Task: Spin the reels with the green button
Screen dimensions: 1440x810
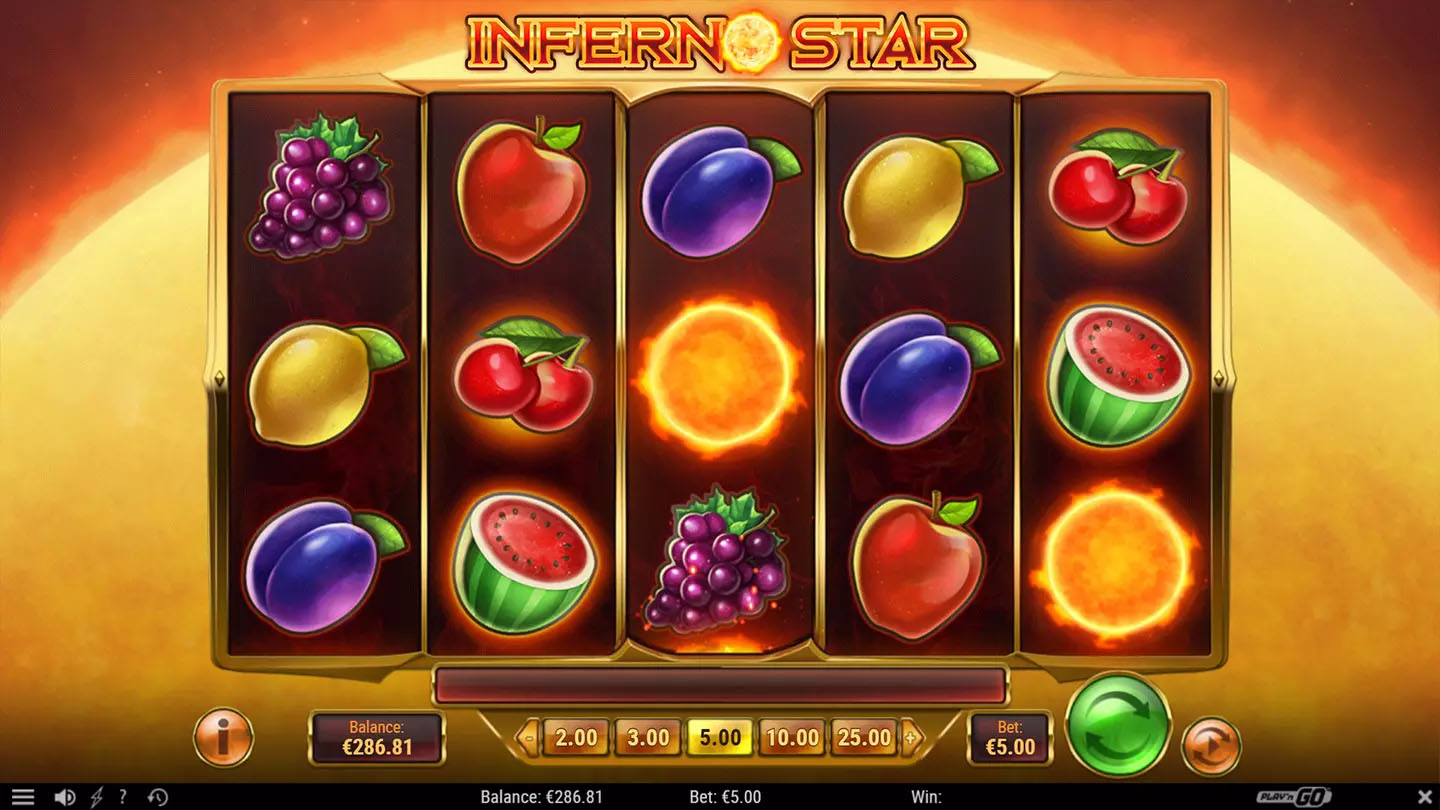Action: tap(1117, 725)
